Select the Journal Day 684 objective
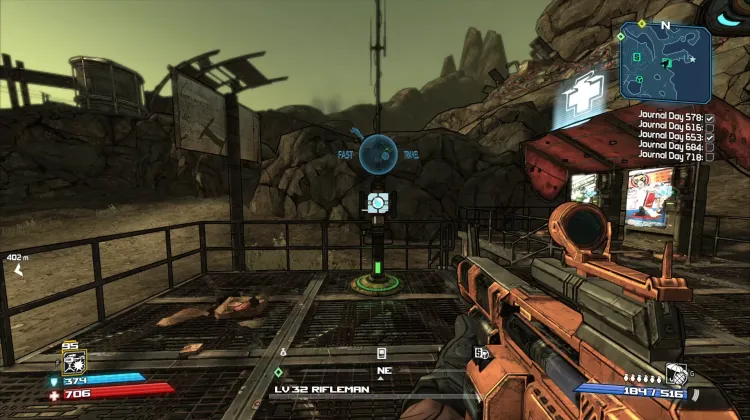 tap(673, 147)
